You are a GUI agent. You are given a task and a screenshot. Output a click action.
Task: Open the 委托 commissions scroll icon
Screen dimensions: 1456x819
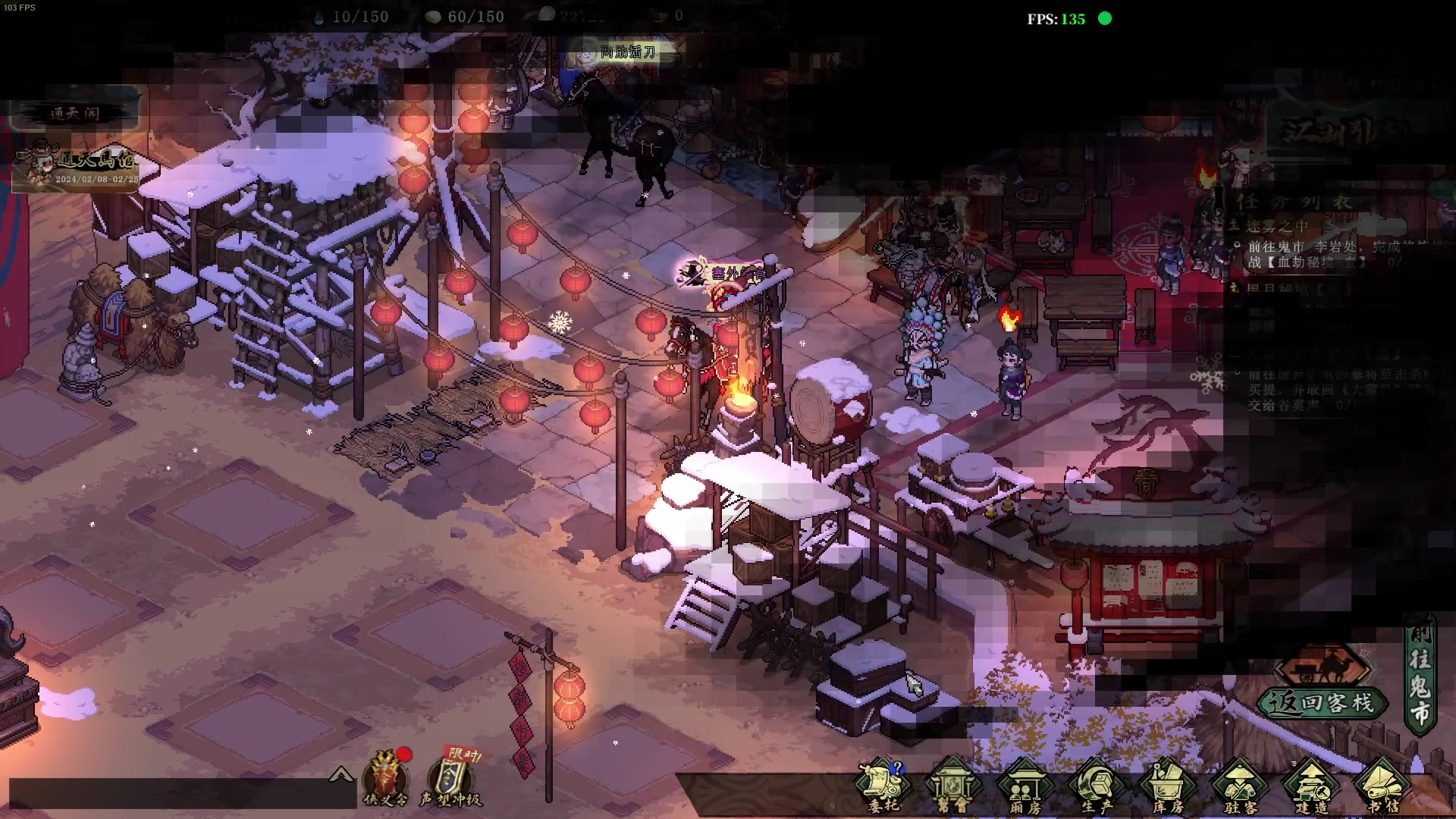click(x=883, y=785)
